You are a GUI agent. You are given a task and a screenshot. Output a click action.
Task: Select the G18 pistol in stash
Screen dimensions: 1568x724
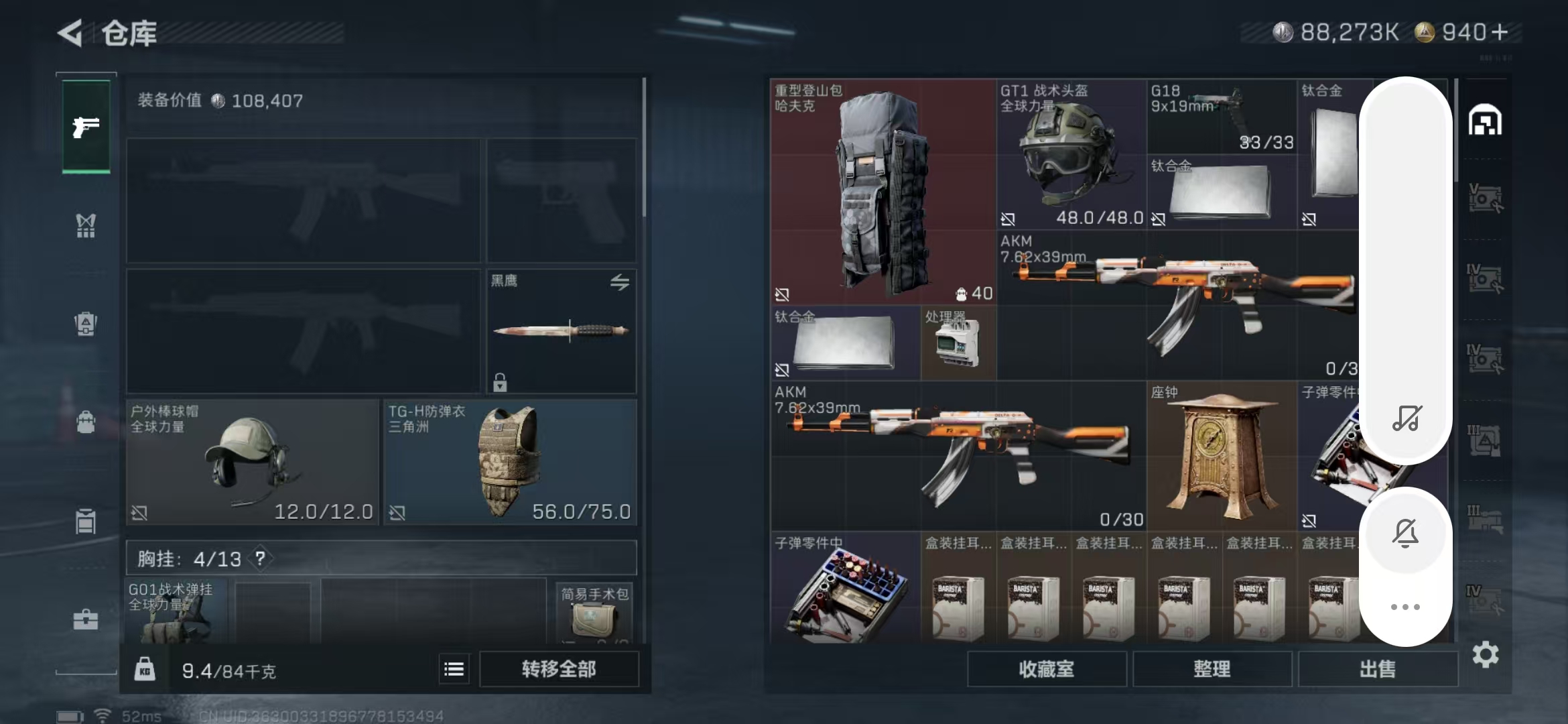[1221, 117]
